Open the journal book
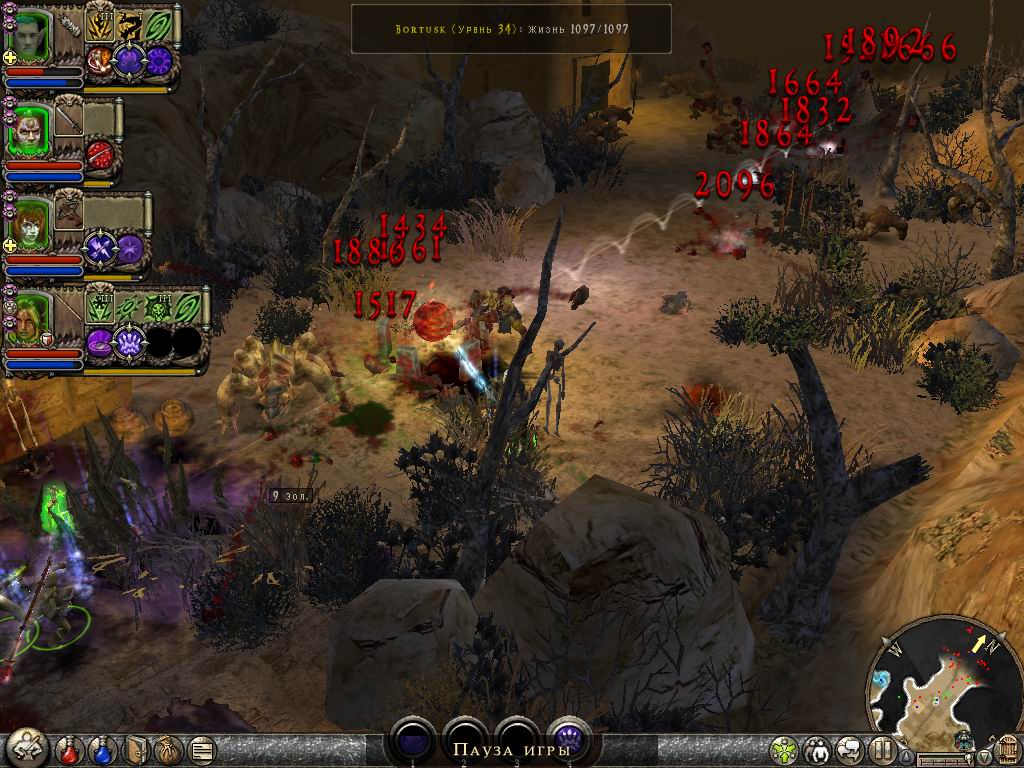The image size is (1024, 768). tap(137, 748)
